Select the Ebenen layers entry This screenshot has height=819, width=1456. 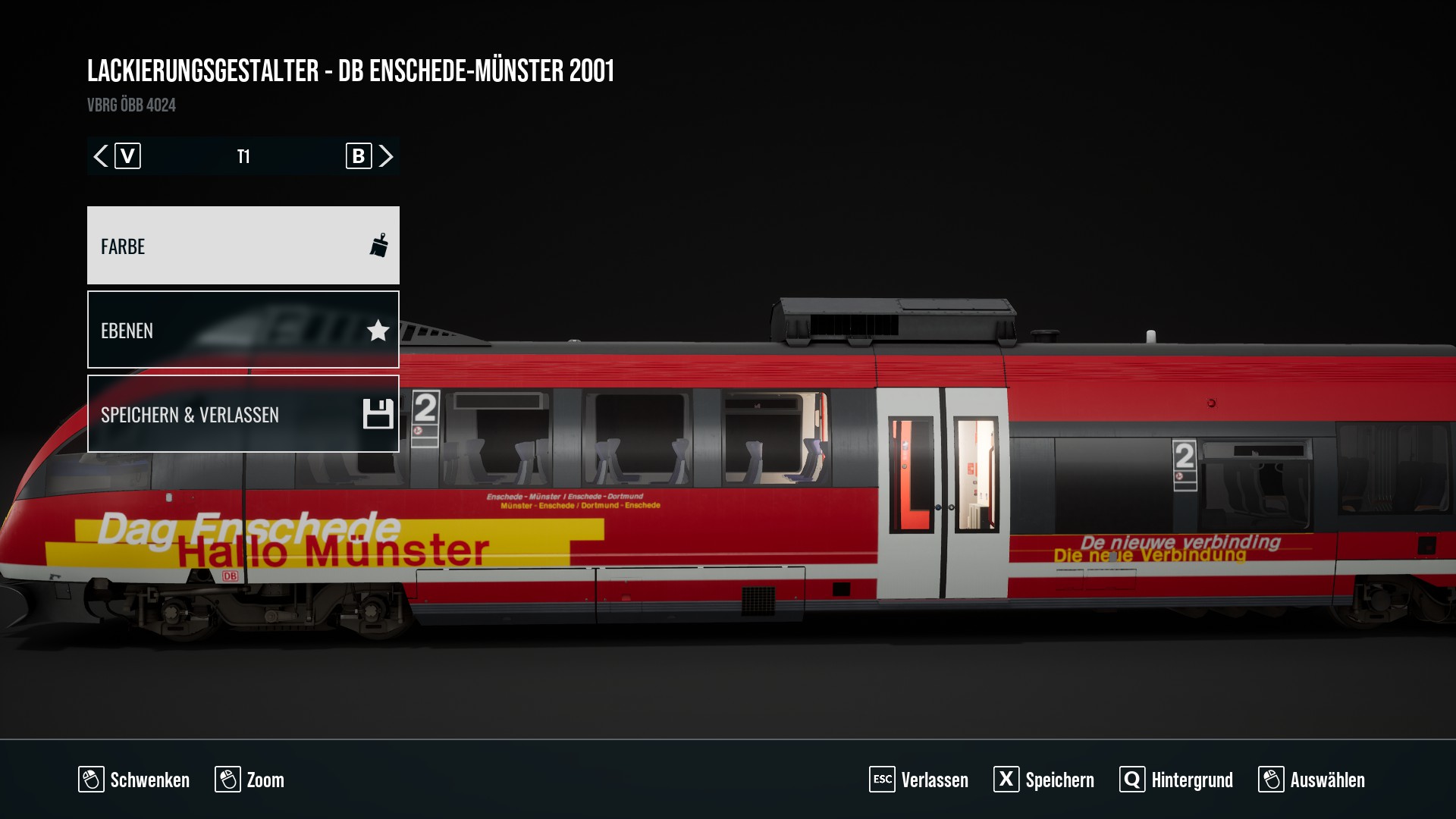pyautogui.click(x=243, y=330)
